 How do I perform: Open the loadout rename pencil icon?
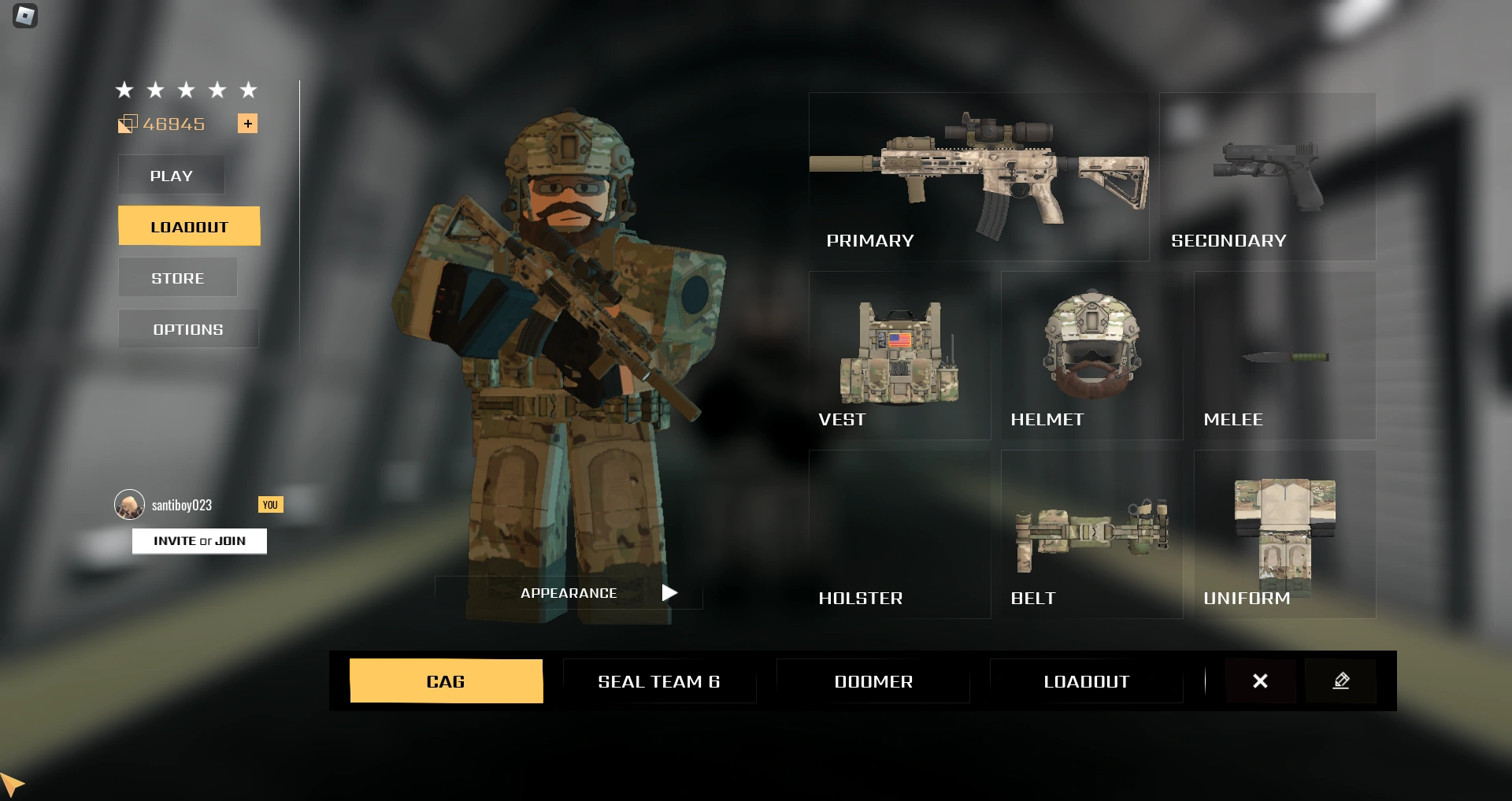click(1341, 680)
